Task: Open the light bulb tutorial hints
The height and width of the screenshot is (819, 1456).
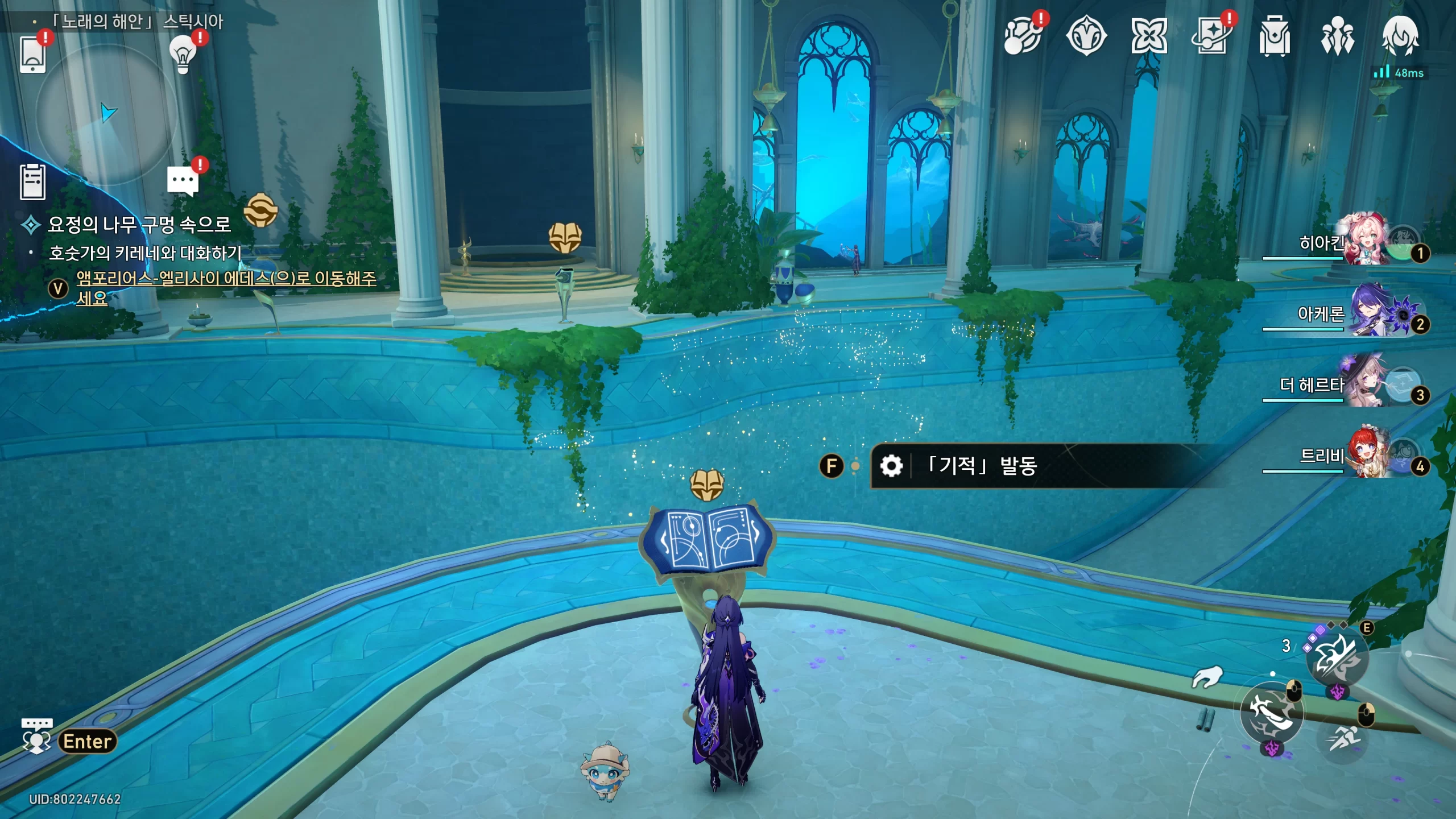Action: 183,54
